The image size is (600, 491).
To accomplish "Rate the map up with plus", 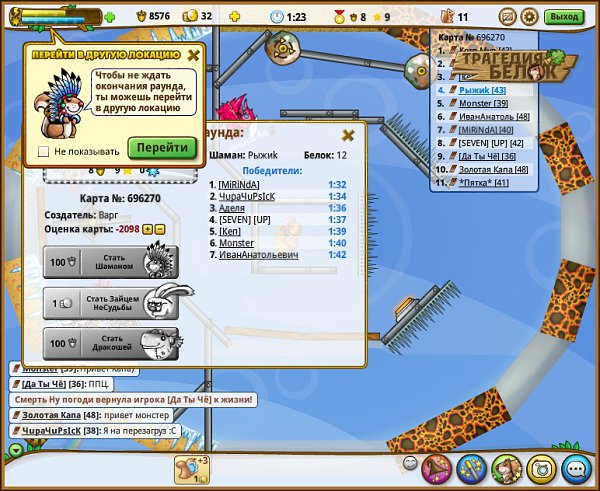I will [148, 229].
